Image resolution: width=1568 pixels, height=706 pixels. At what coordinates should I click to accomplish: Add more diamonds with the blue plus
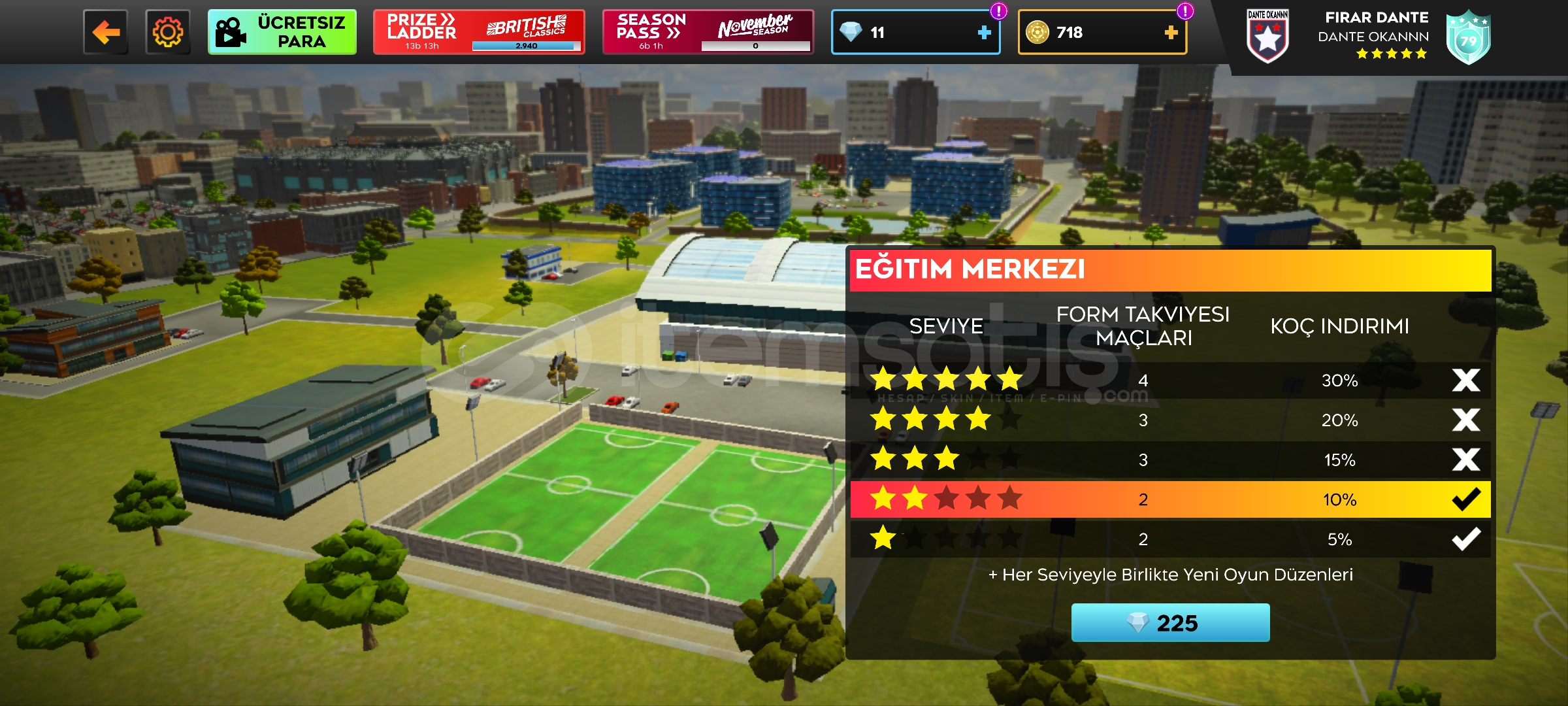pyautogui.click(x=984, y=32)
